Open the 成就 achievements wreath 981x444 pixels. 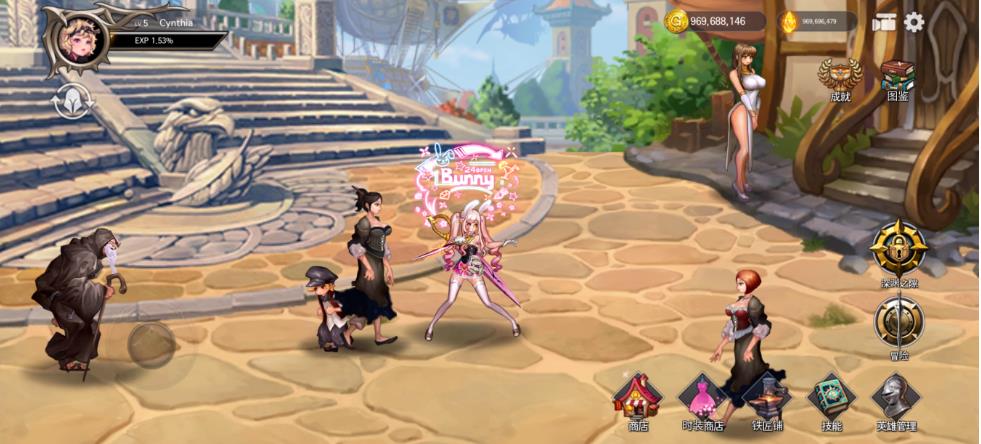pos(839,78)
